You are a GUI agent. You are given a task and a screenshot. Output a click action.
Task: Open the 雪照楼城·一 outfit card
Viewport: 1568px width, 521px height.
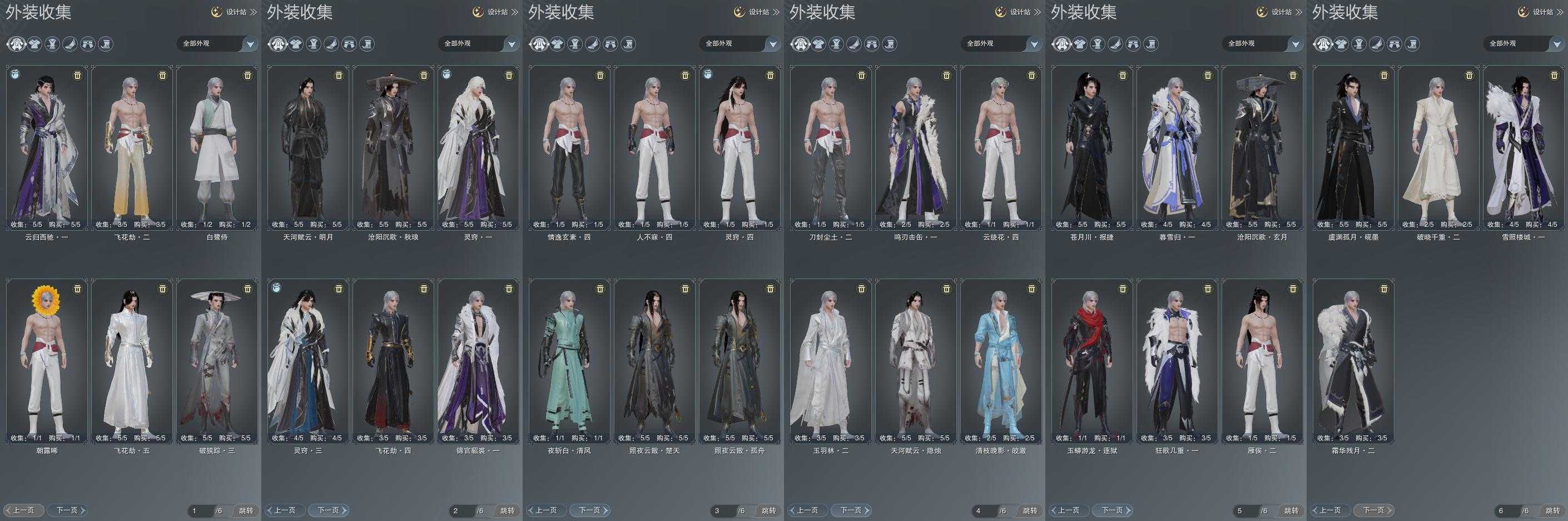pos(1524,147)
